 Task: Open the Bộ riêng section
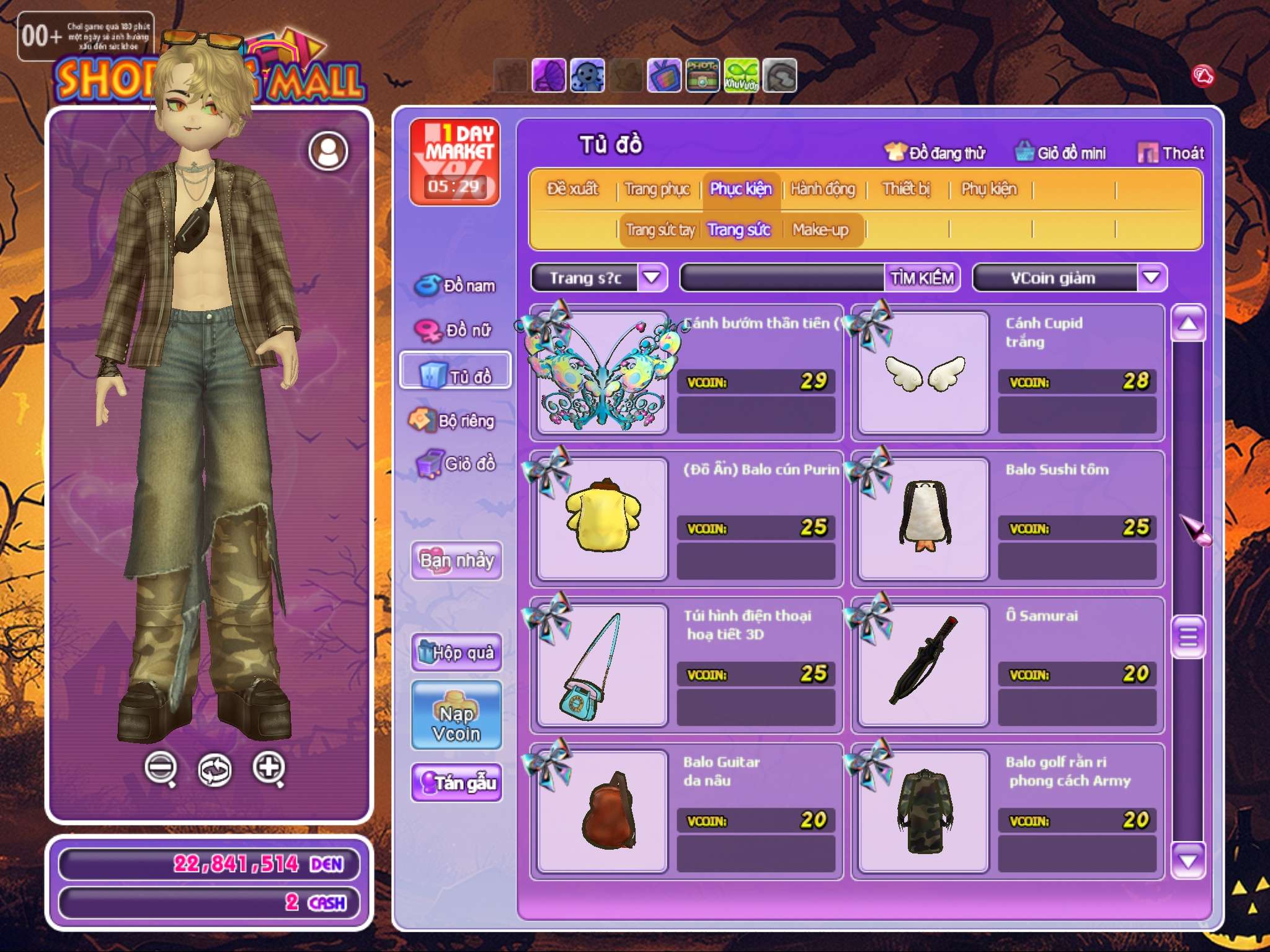453,421
